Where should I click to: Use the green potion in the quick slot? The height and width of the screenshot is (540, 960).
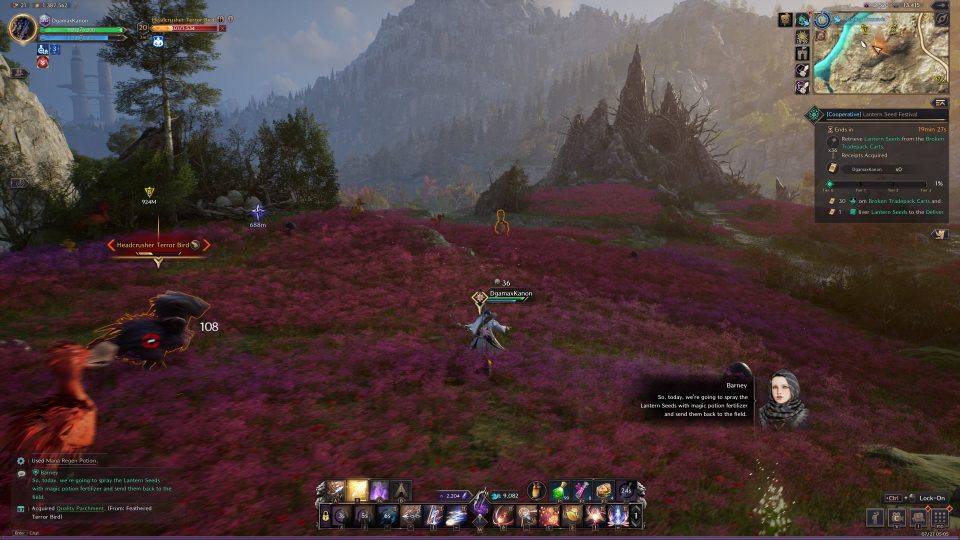tap(560, 490)
